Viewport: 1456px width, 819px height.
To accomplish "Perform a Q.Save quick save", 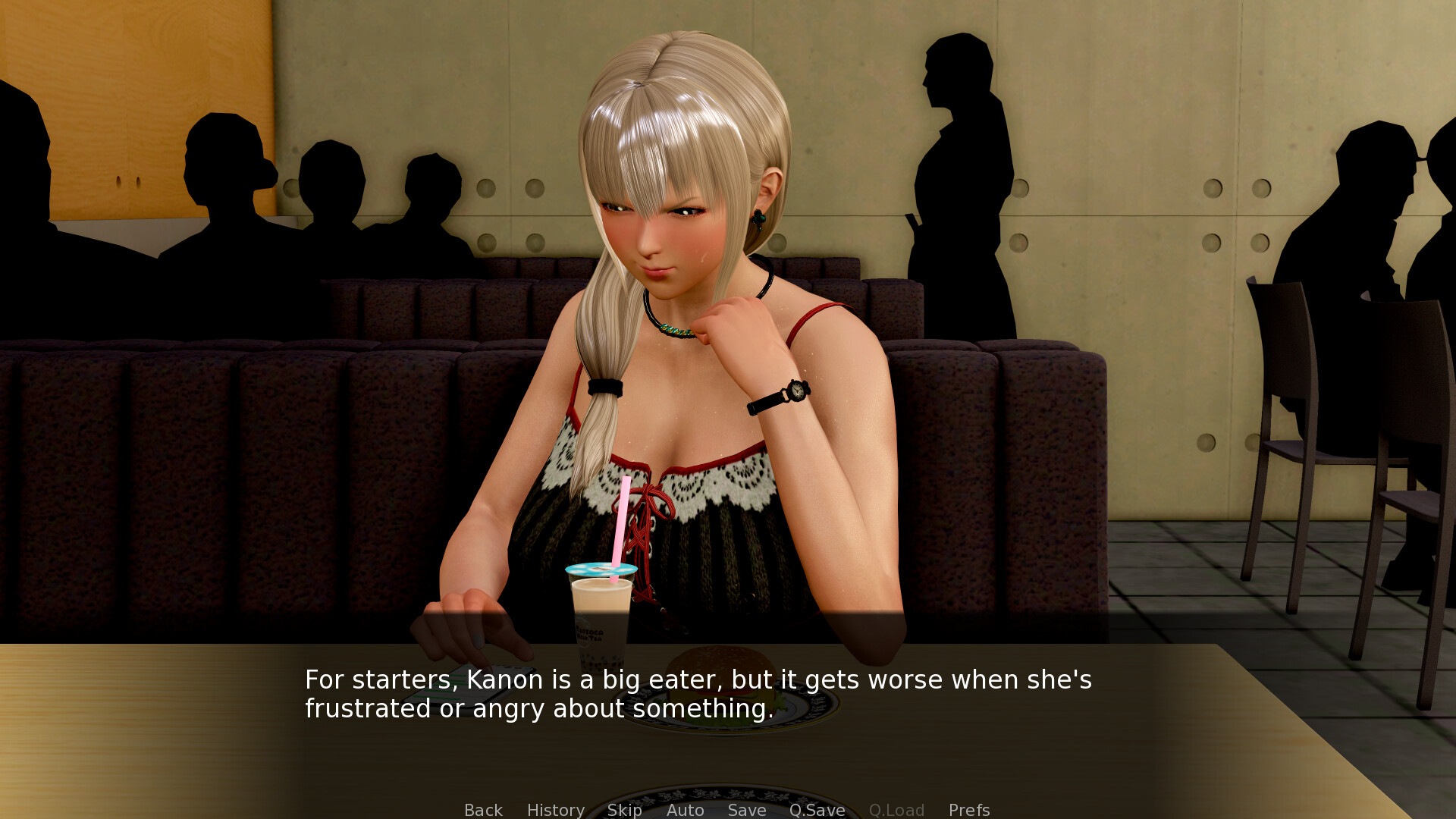I will click(x=817, y=810).
